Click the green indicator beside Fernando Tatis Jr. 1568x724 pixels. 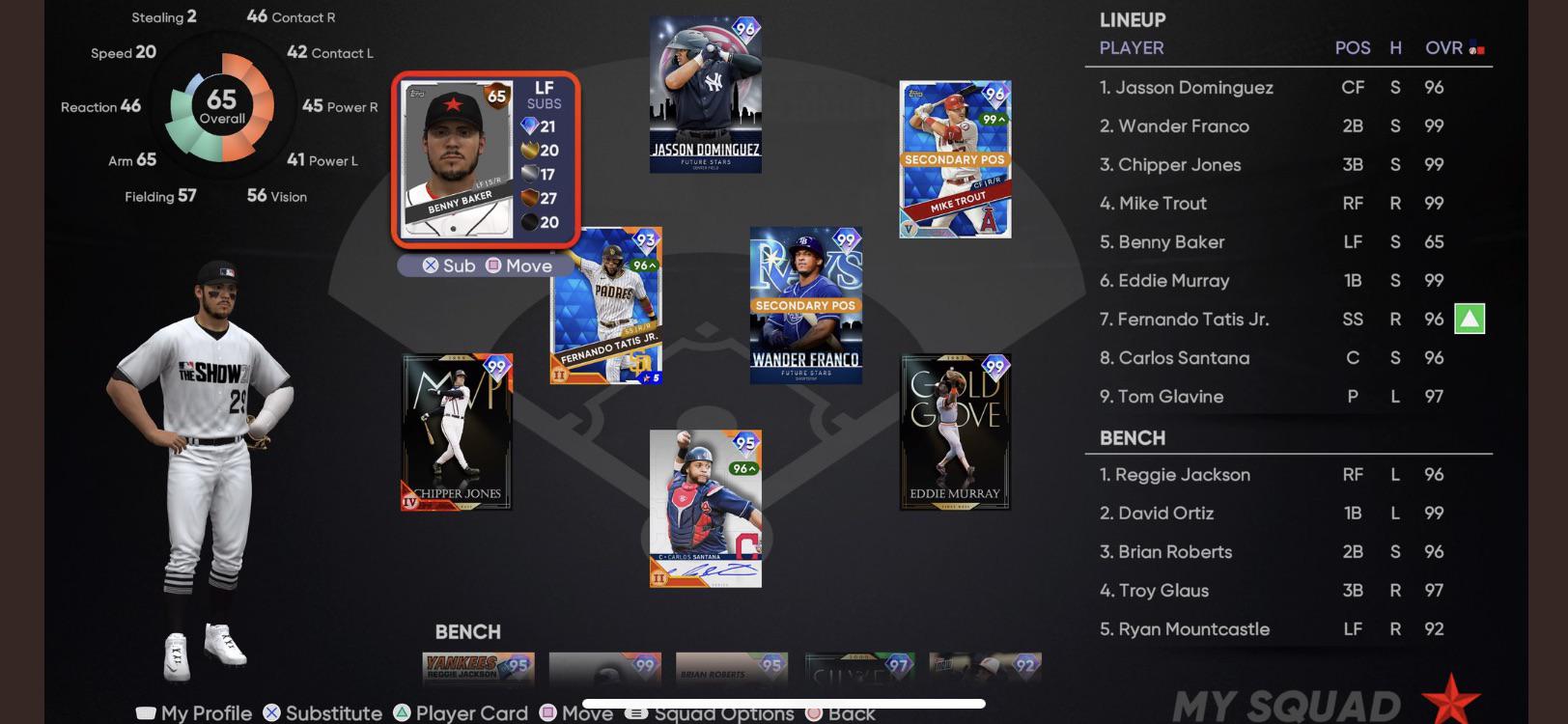coord(1471,319)
